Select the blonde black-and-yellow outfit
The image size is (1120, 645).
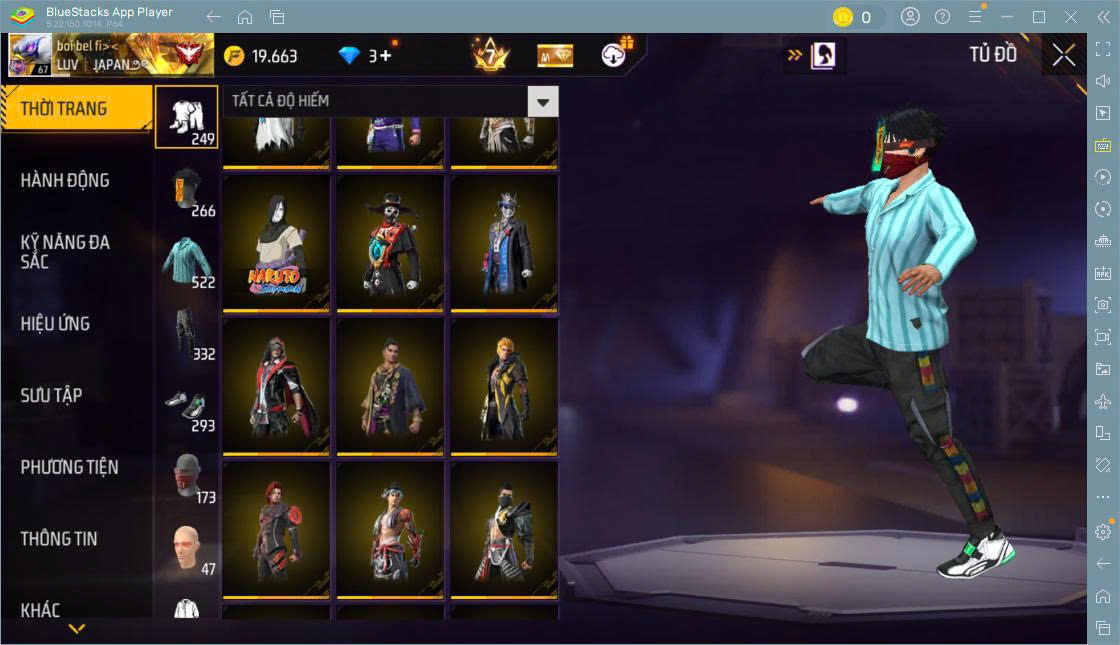click(504, 386)
